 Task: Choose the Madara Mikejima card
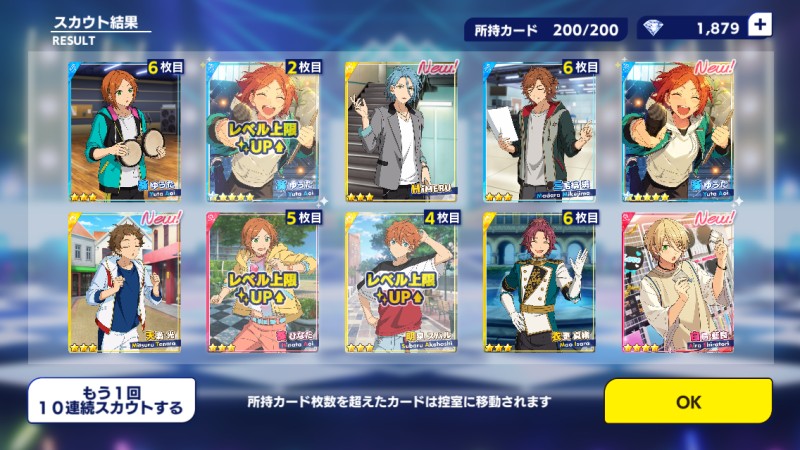(x=539, y=131)
